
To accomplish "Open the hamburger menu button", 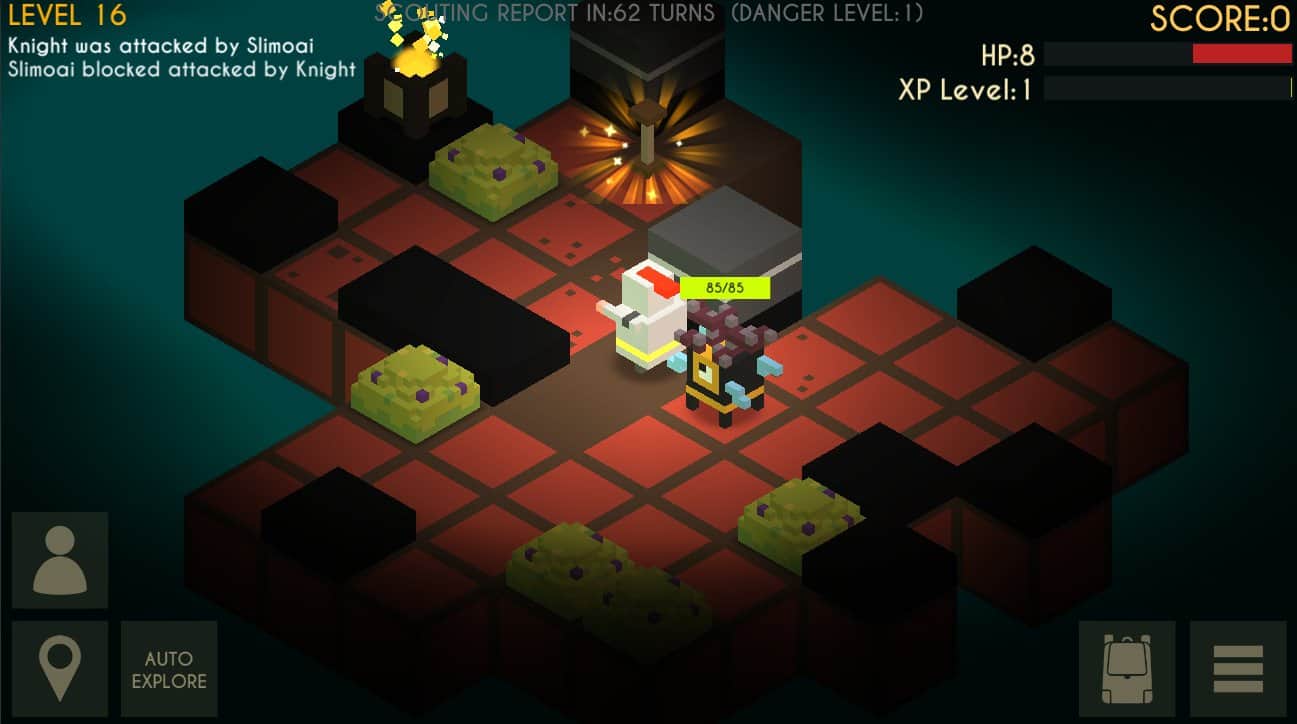I will tap(1238, 669).
